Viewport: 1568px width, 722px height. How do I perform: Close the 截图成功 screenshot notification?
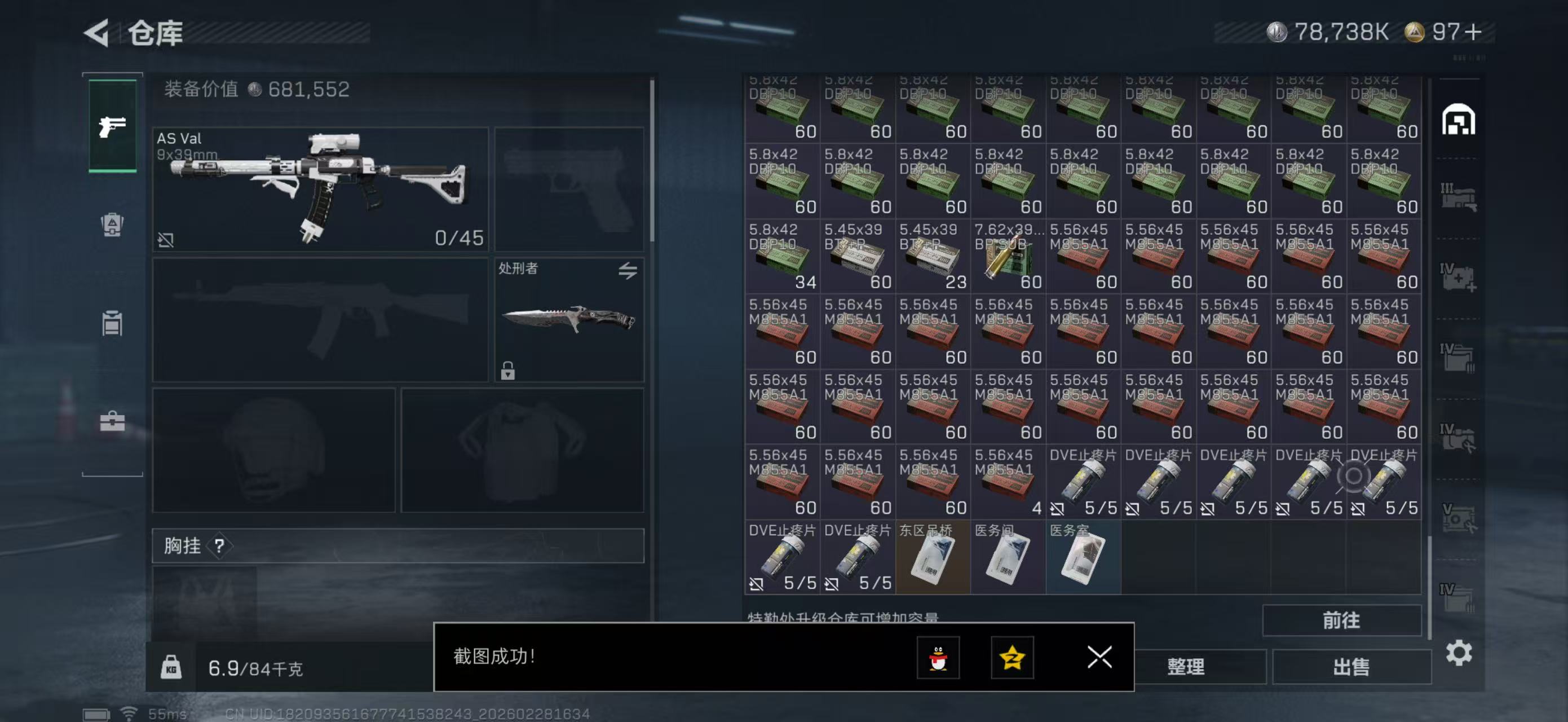pyautogui.click(x=1099, y=657)
